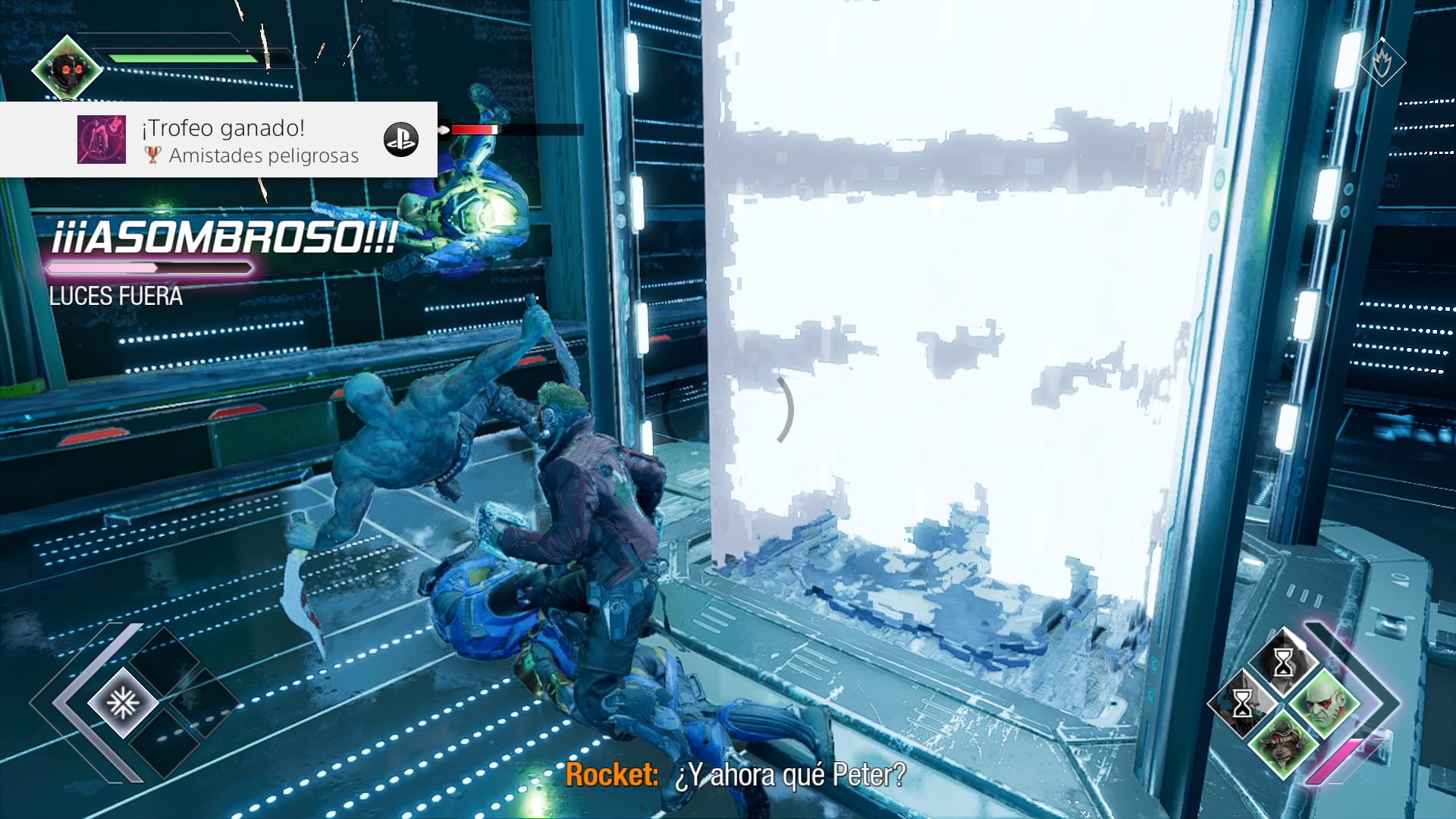
Task: Activate the flame emblem diamond icon
Action: pyautogui.click(x=1382, y=62)
